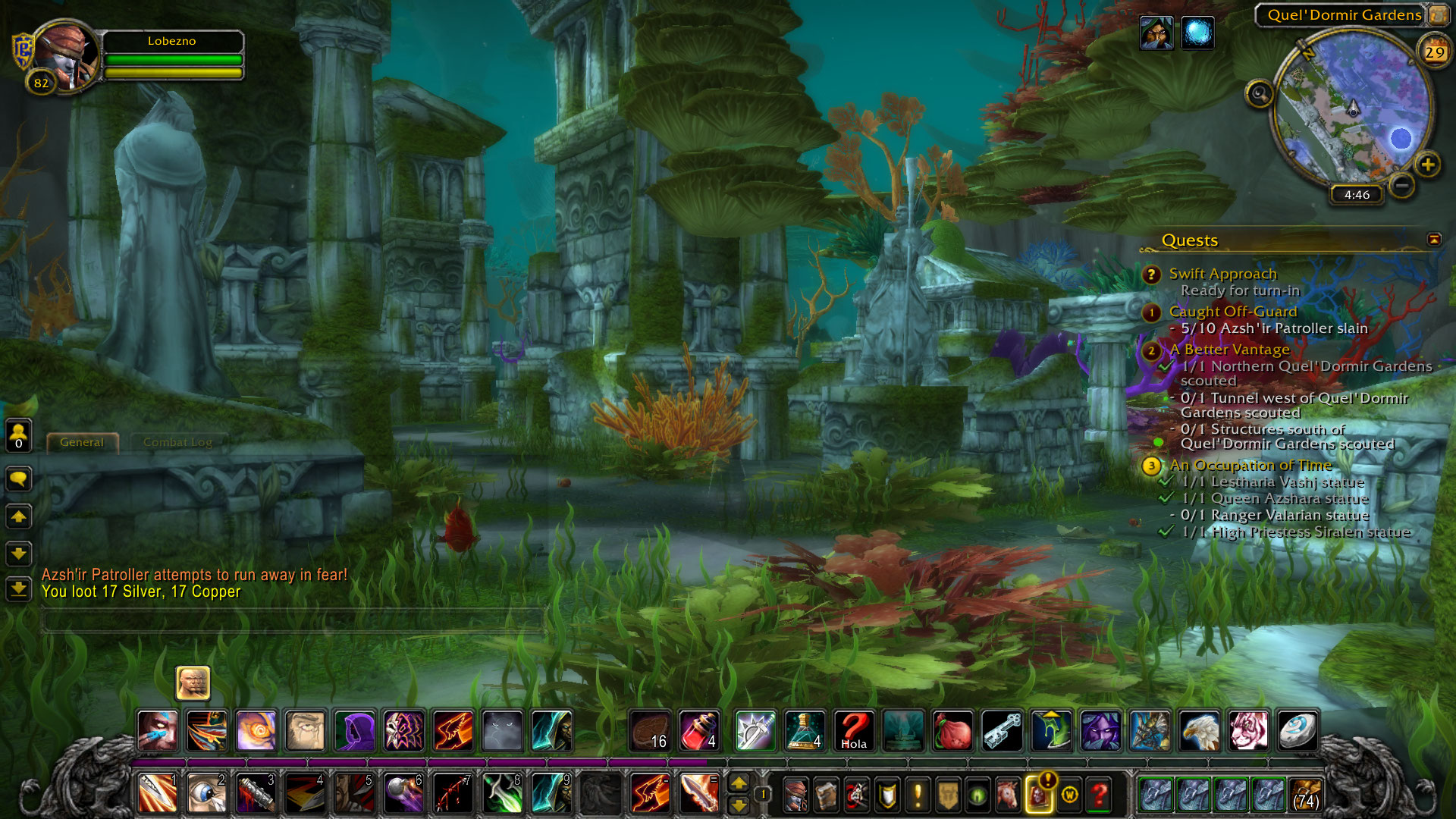Open the An Occupation of Time quest

1250,465
